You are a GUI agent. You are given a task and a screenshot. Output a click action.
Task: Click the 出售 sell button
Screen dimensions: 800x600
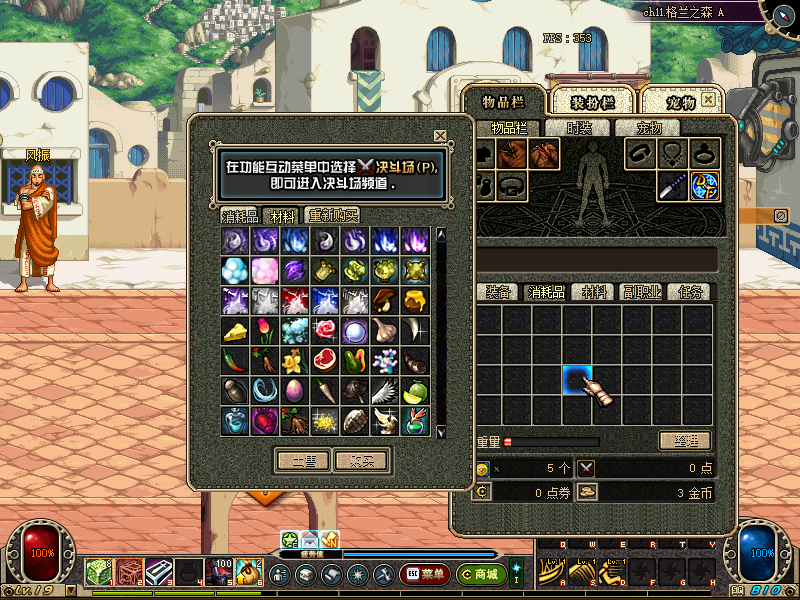pyautogui.click(x=303, y=461)
